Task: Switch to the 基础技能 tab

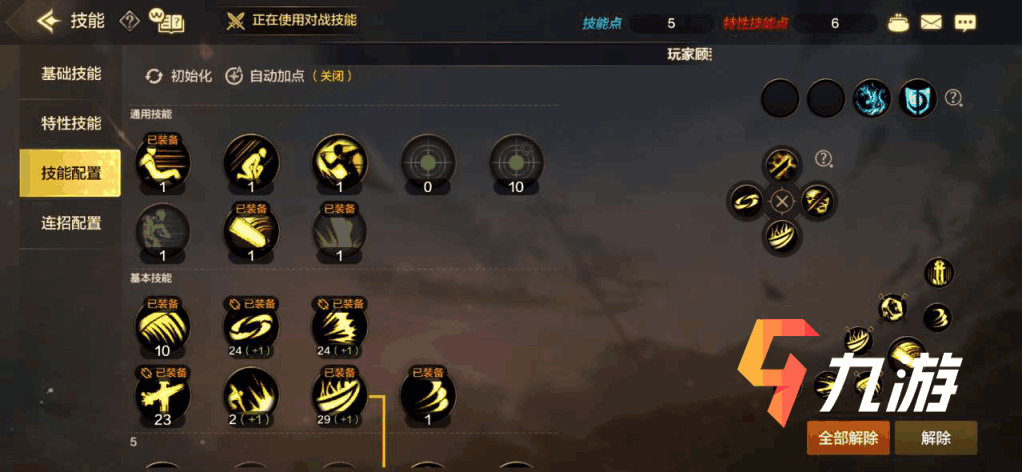Action: pyautogui.click(x=70, y=74)
